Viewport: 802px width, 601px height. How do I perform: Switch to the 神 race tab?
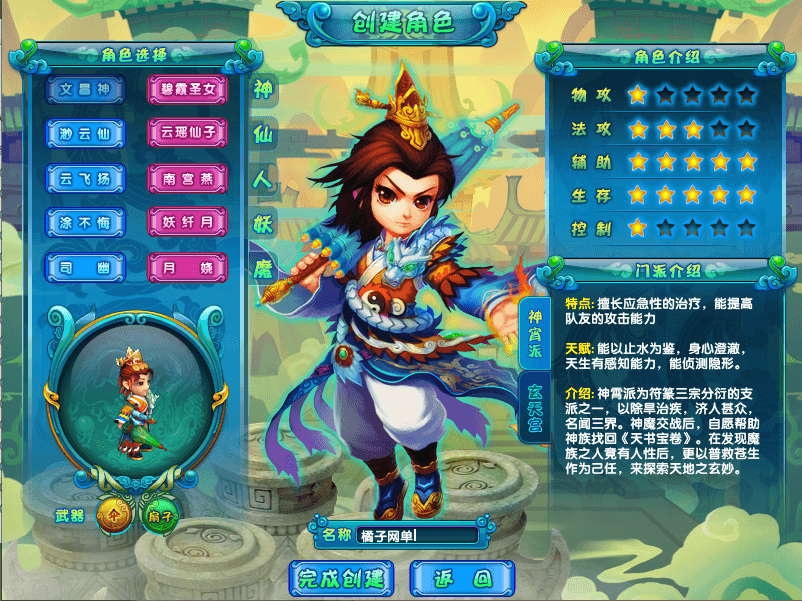(x=263, y=88)
